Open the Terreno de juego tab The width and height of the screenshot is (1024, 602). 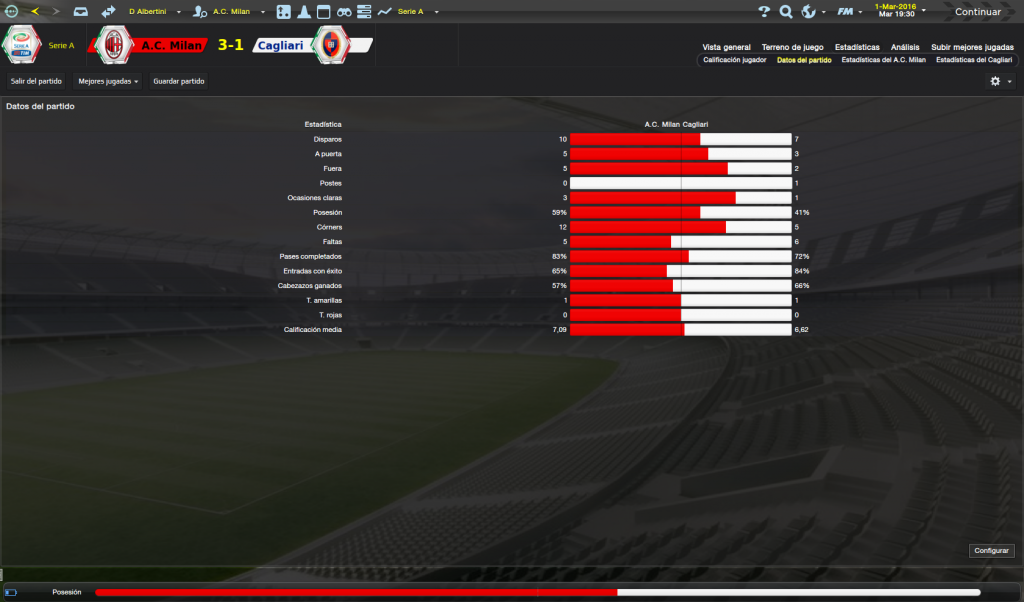coord(792,47)
